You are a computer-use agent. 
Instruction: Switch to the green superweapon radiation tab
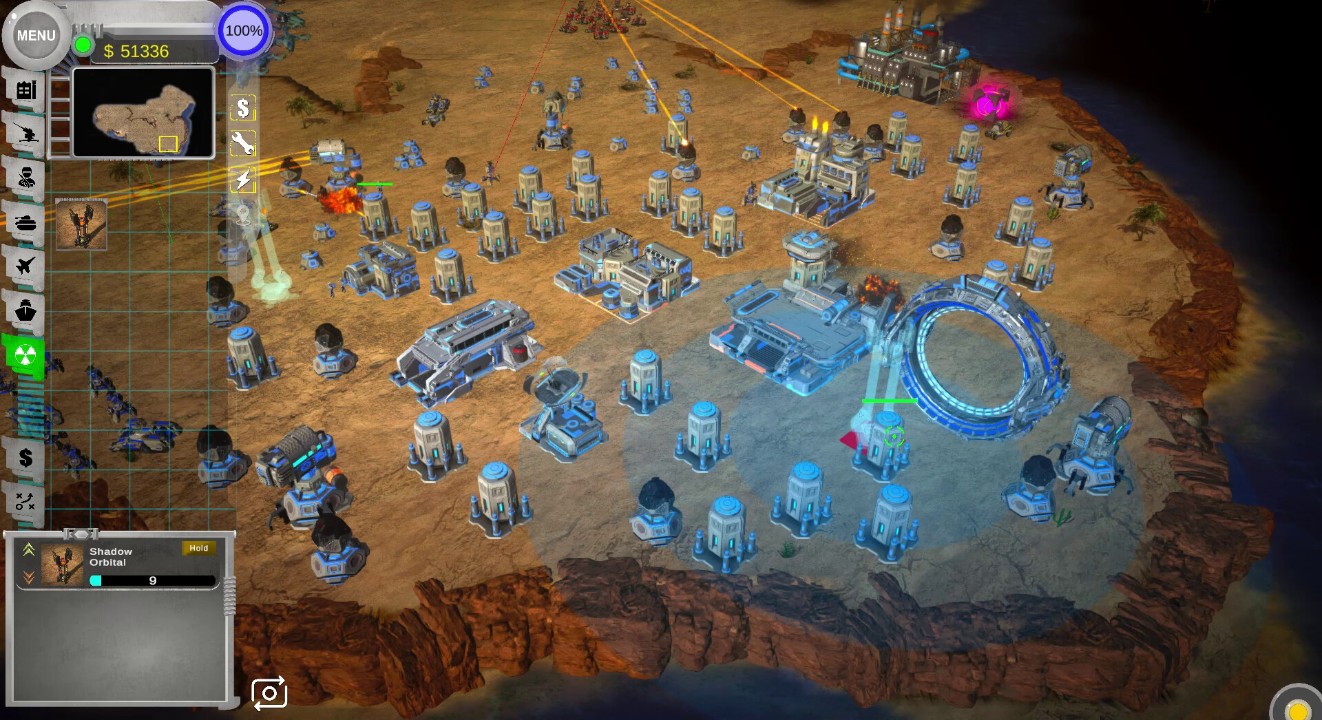25,355
